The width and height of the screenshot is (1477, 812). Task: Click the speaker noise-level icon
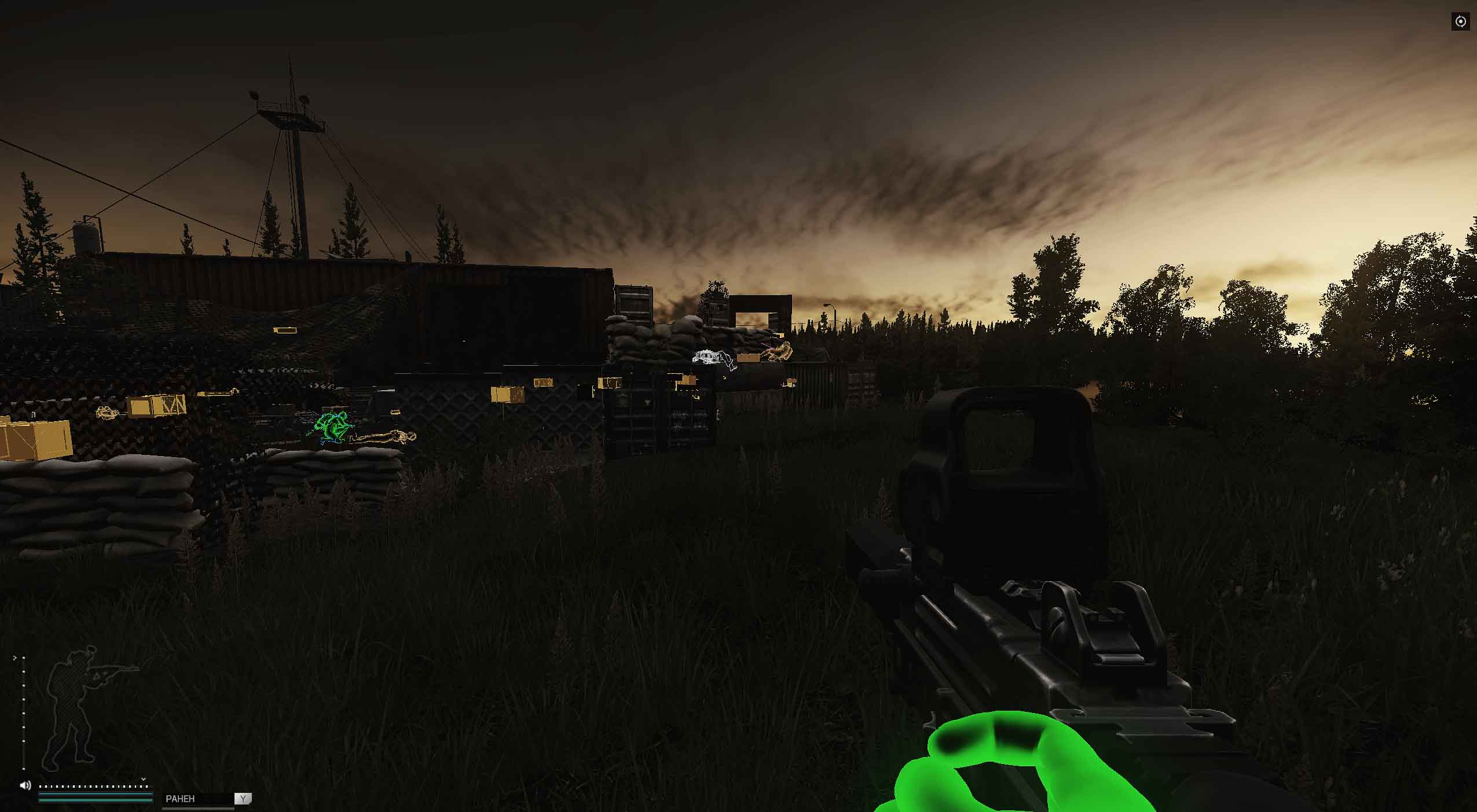(x=25, y=785)
